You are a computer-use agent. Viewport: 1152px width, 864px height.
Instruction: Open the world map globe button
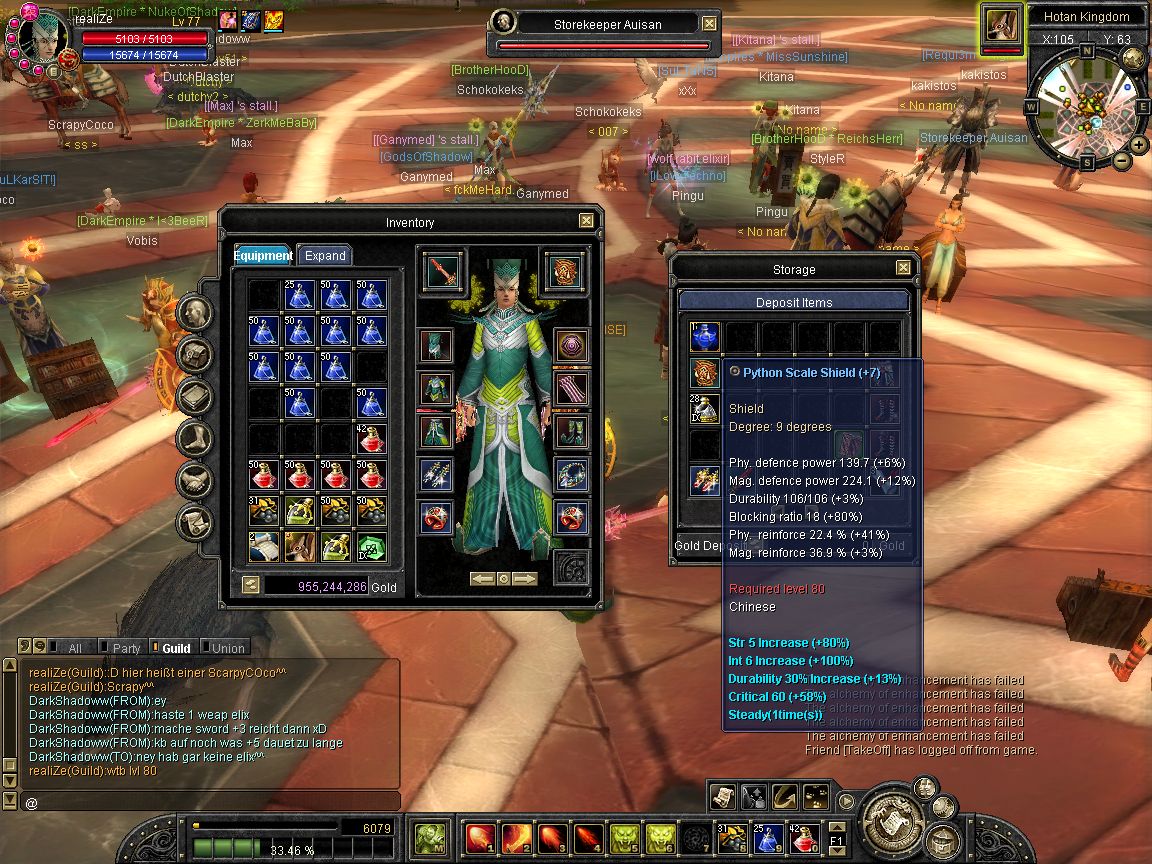click(1133, 58)
